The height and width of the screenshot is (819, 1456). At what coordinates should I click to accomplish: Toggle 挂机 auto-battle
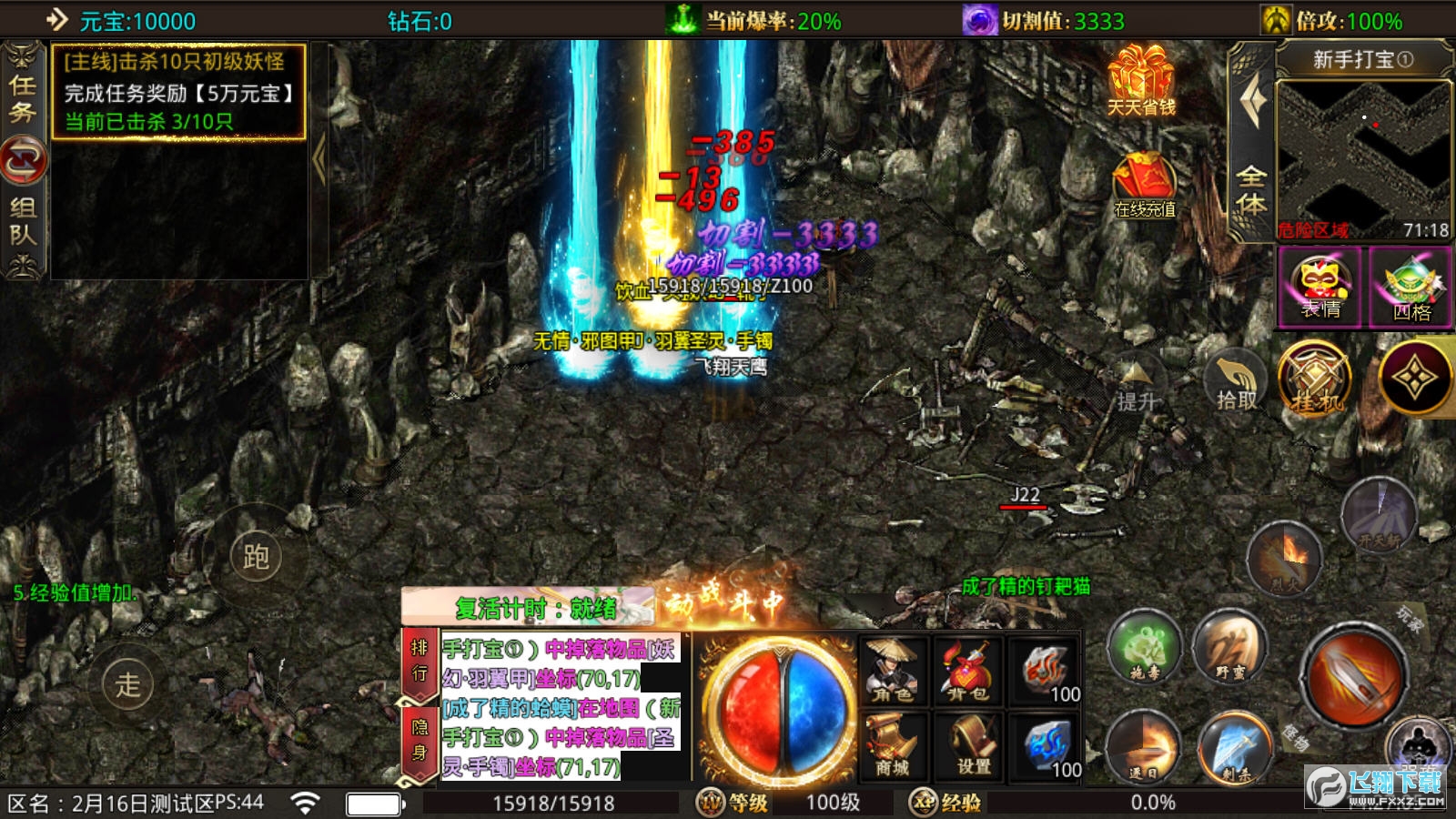pyautogui.click(x=1313, y=379)
